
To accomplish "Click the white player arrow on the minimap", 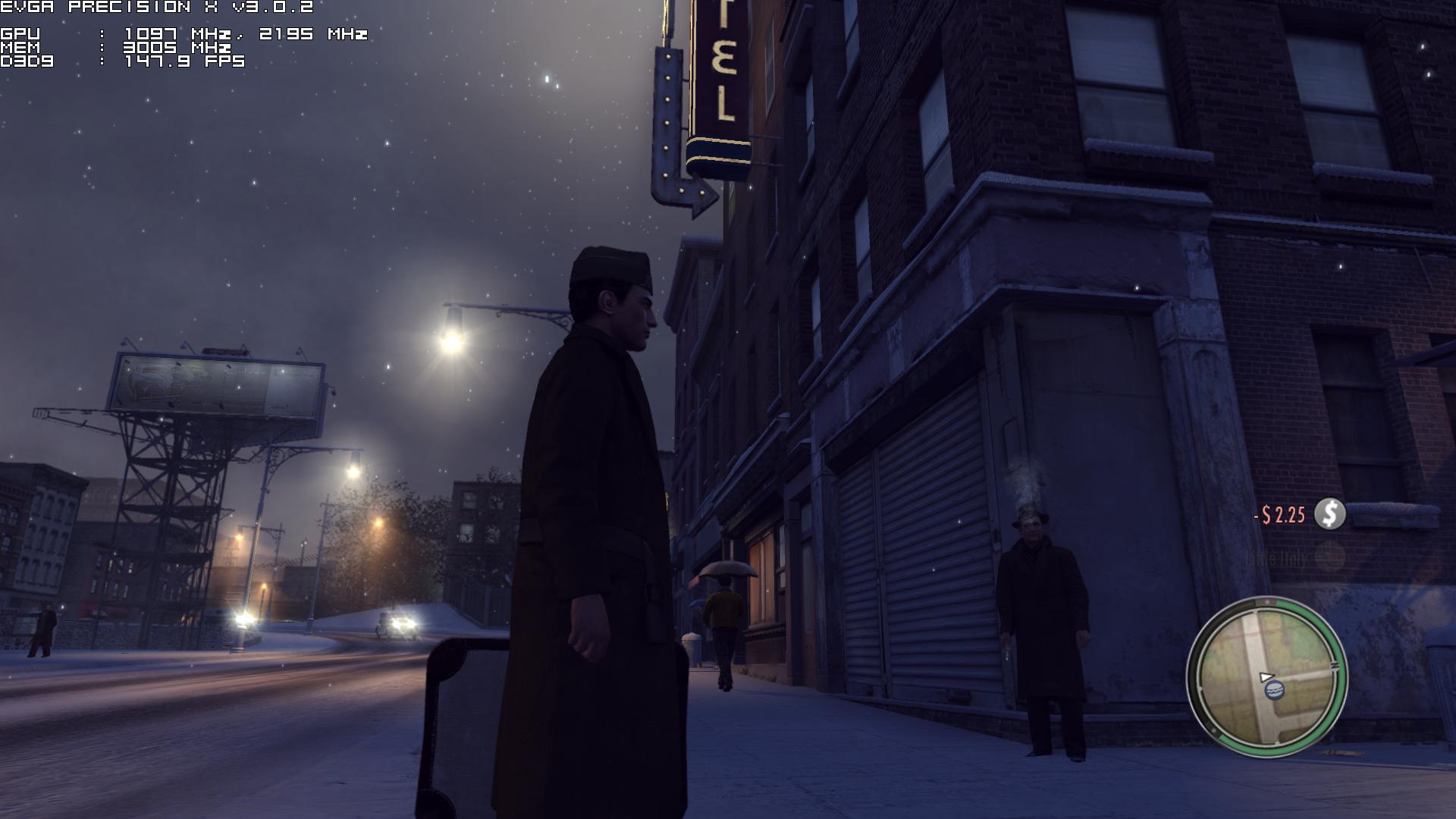I will coord(1266,676).
